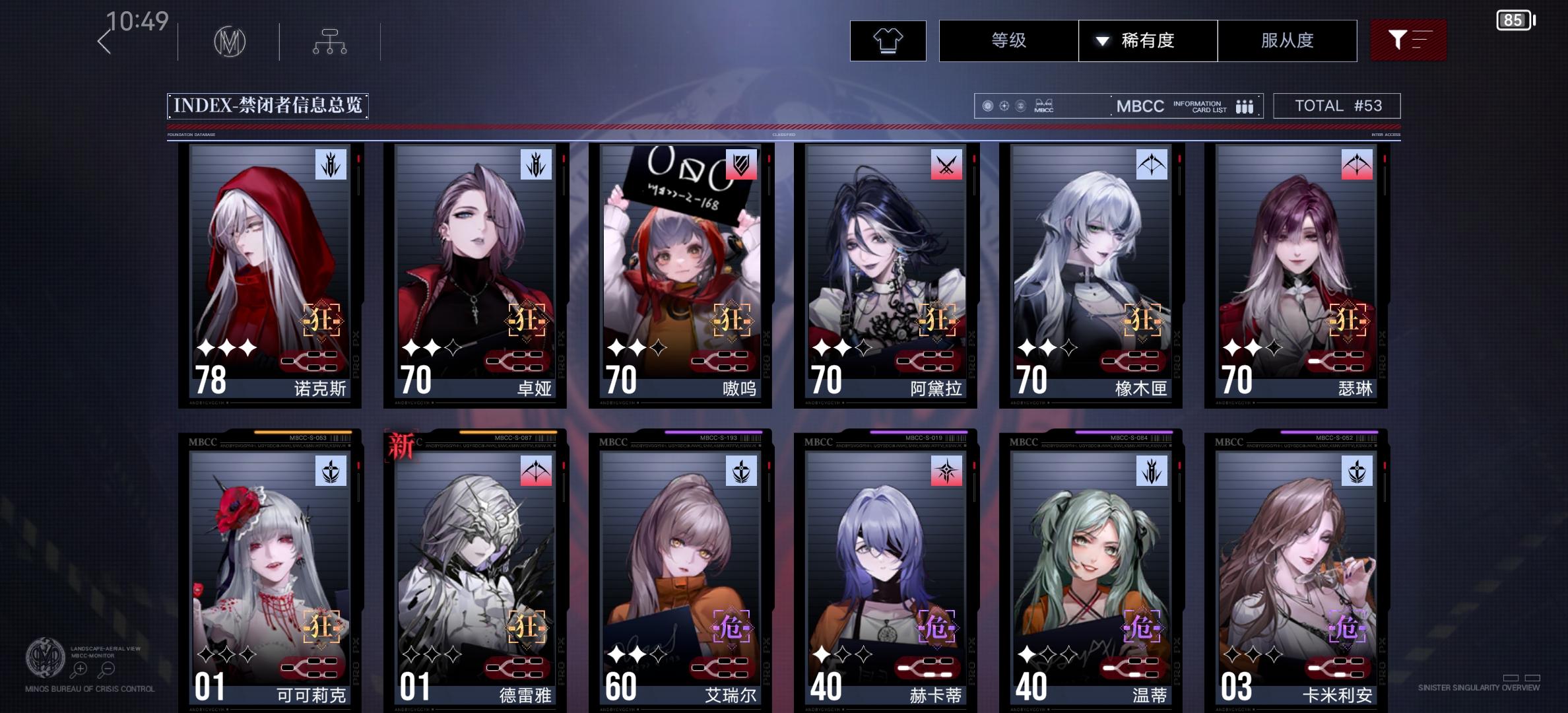Select the outfit shirt icon in the top bar
1568x713 pixels.
coord(889,40)
